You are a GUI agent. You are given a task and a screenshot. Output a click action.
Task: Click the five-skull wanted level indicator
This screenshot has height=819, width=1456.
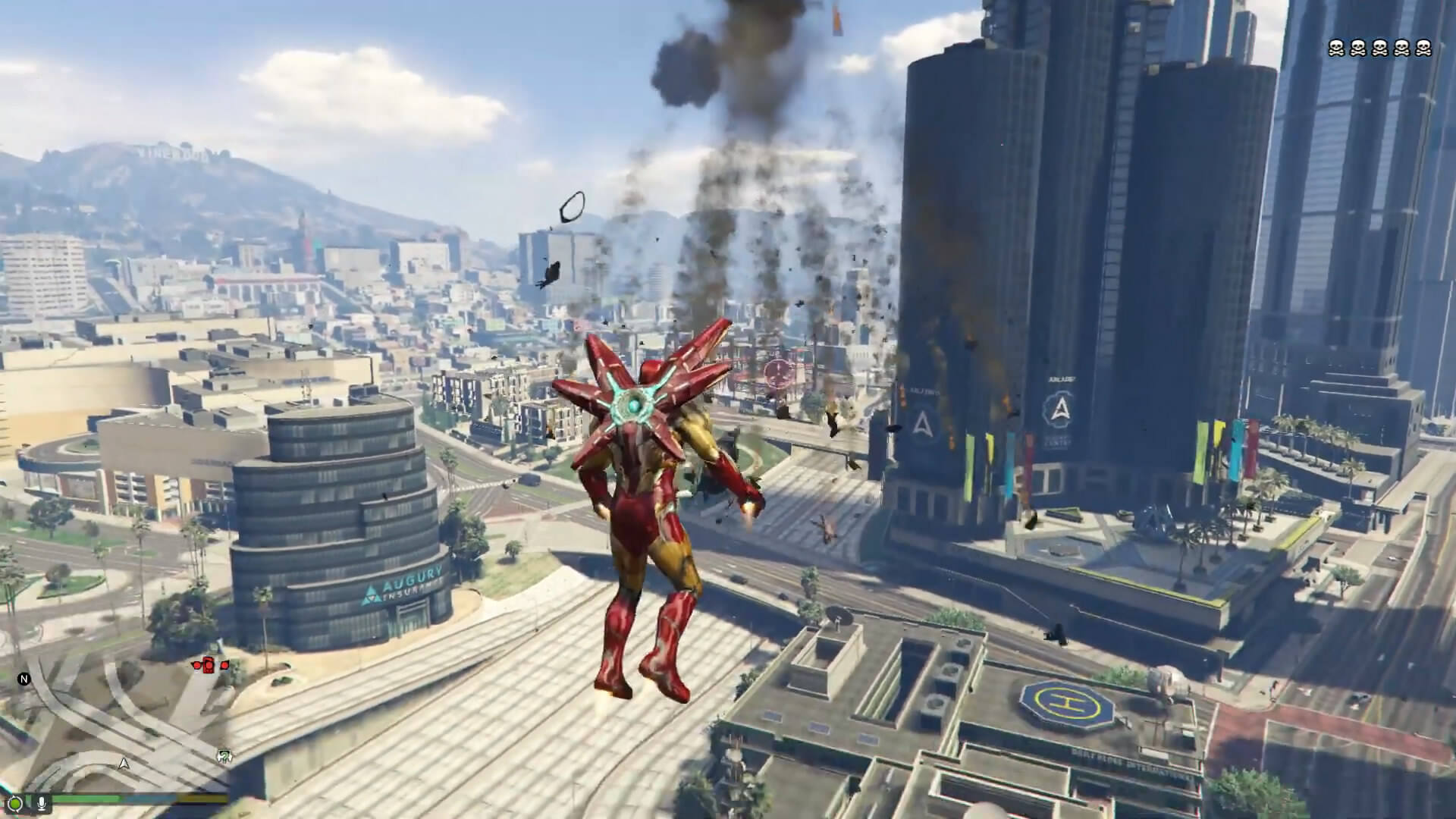coord(1379,49)
